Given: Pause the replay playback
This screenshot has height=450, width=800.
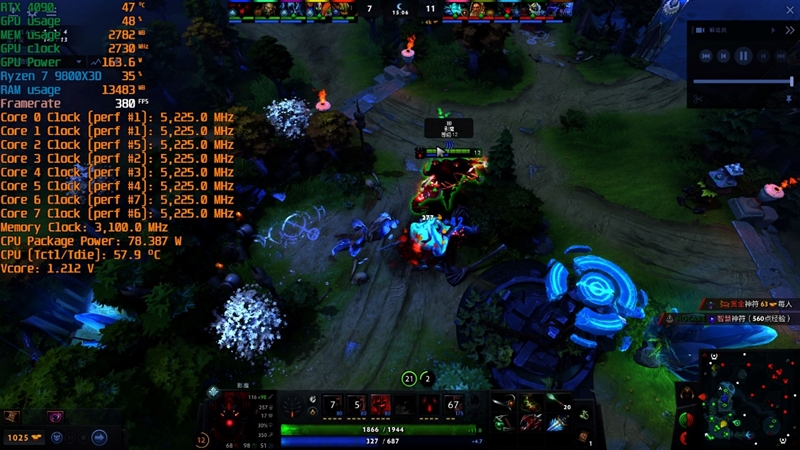Looking at the screenshot, I should (744, 57).
